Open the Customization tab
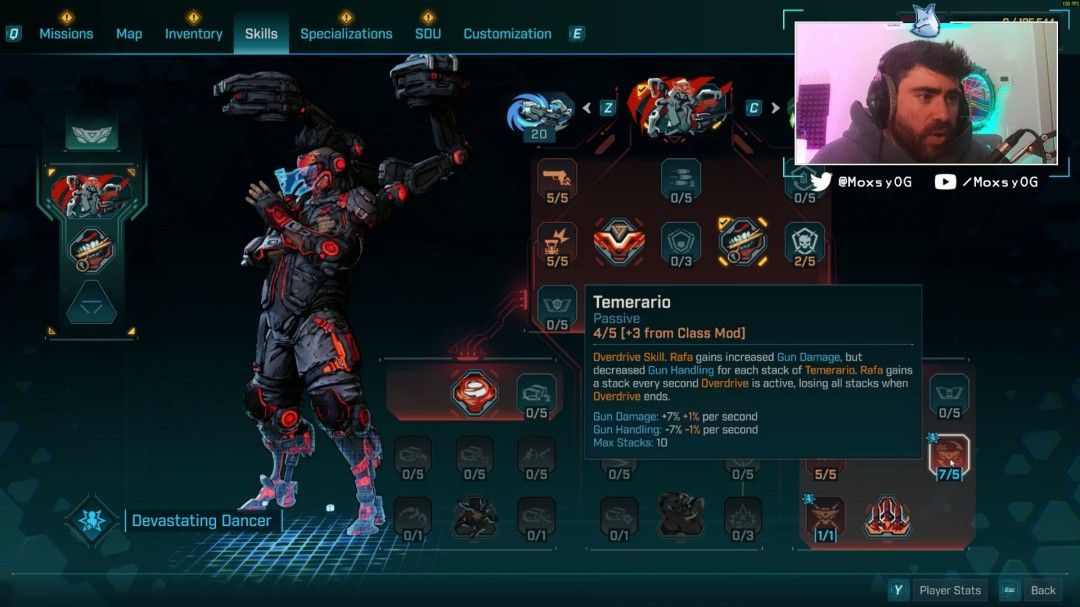This screenshot has width=1080, height=607. coord(507,34)
